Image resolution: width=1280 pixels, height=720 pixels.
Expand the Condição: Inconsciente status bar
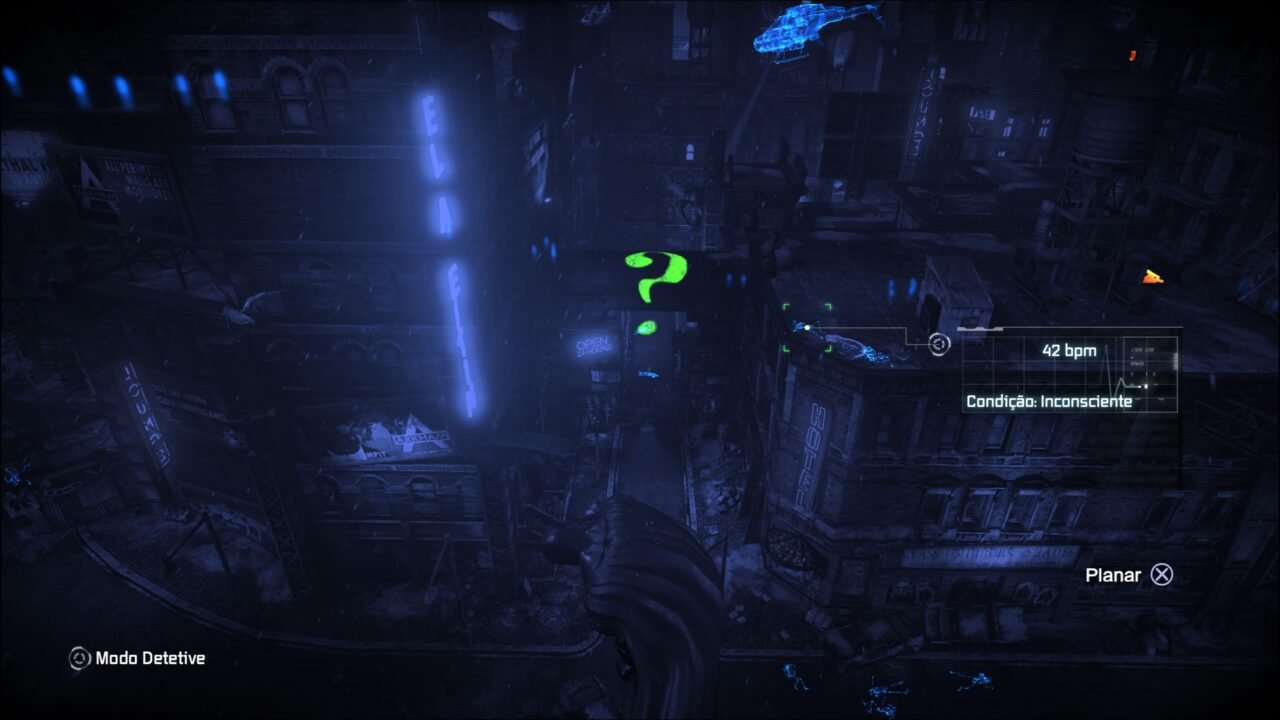coord(1051,403)
